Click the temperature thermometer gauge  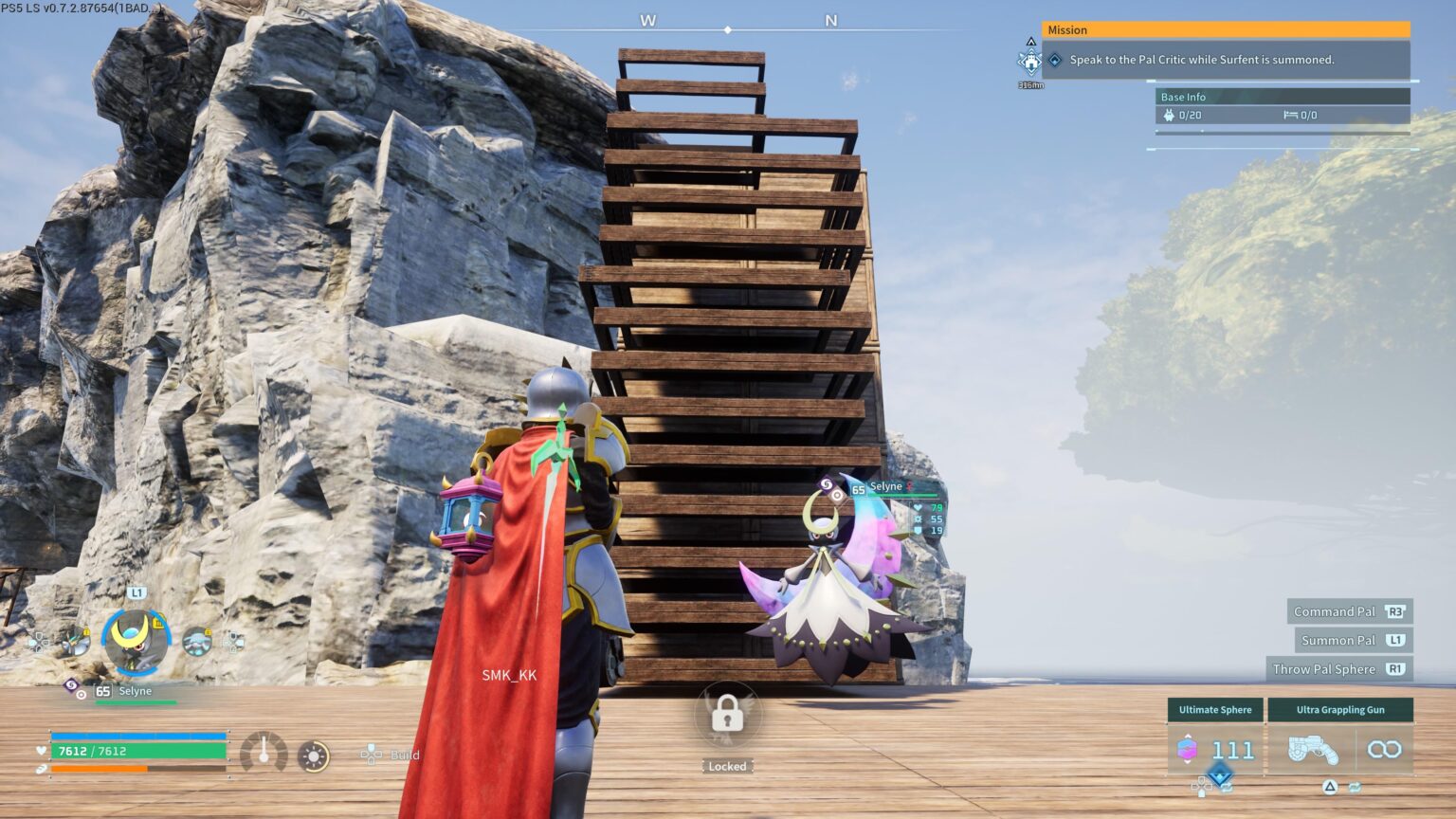click(x=264, y=754)
